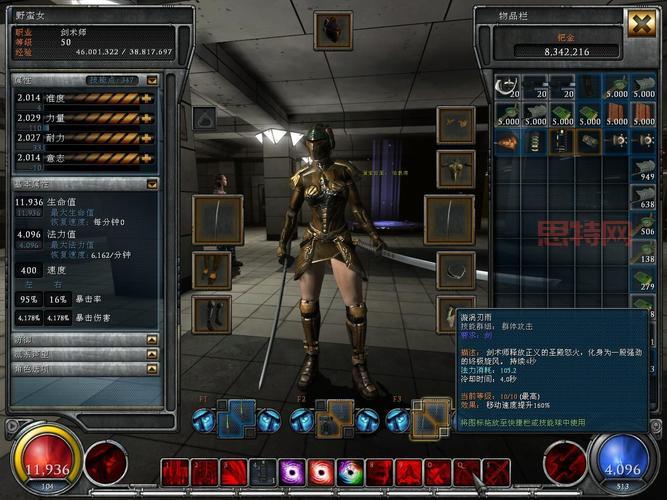
Task: Close the inventory with the X button
Action: point(640,23)
